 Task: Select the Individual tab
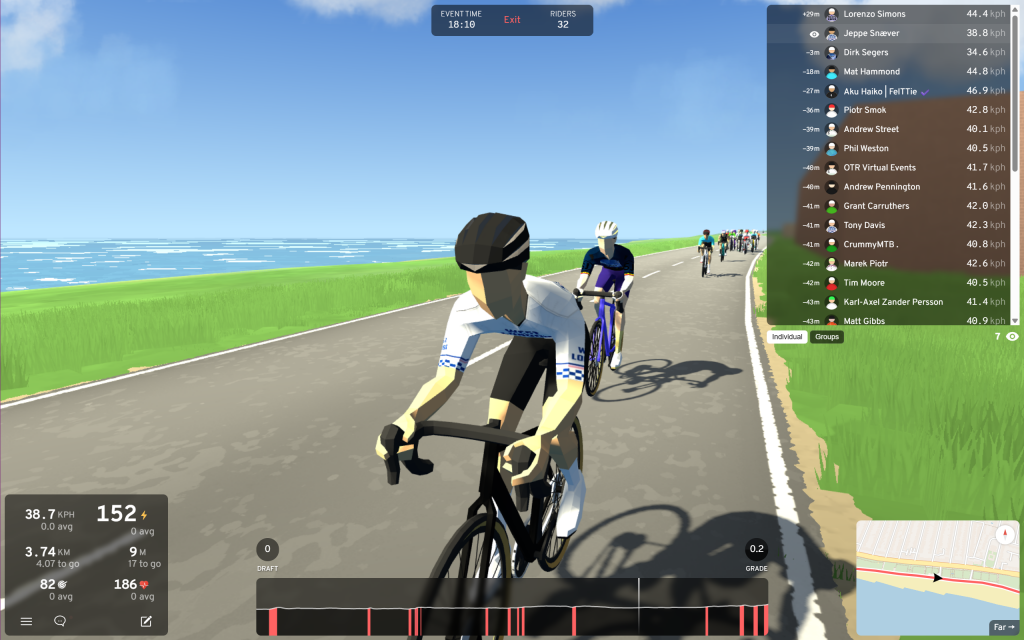coord(788,337)
